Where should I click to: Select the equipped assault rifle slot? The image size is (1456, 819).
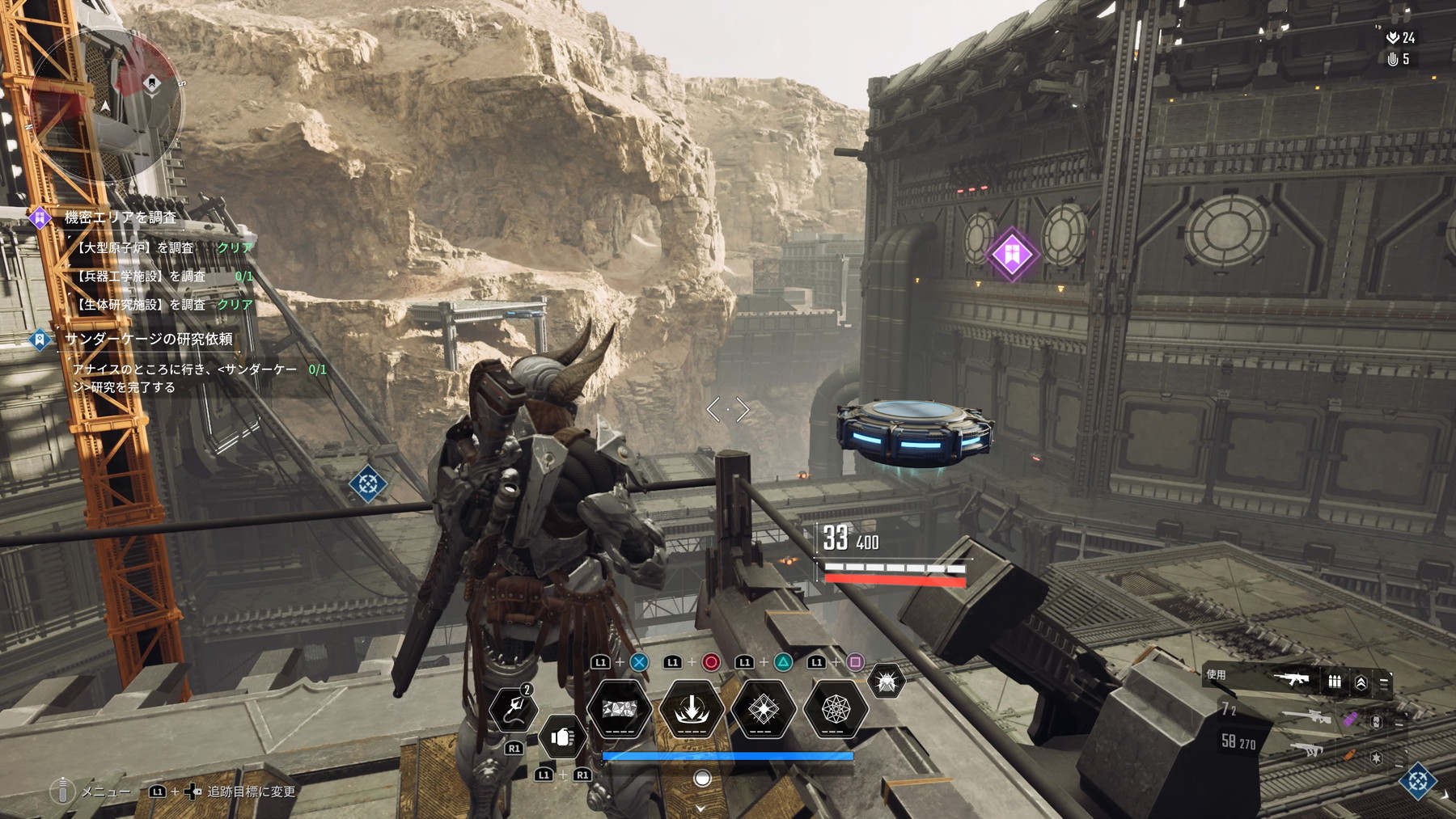coord(1290,679)
